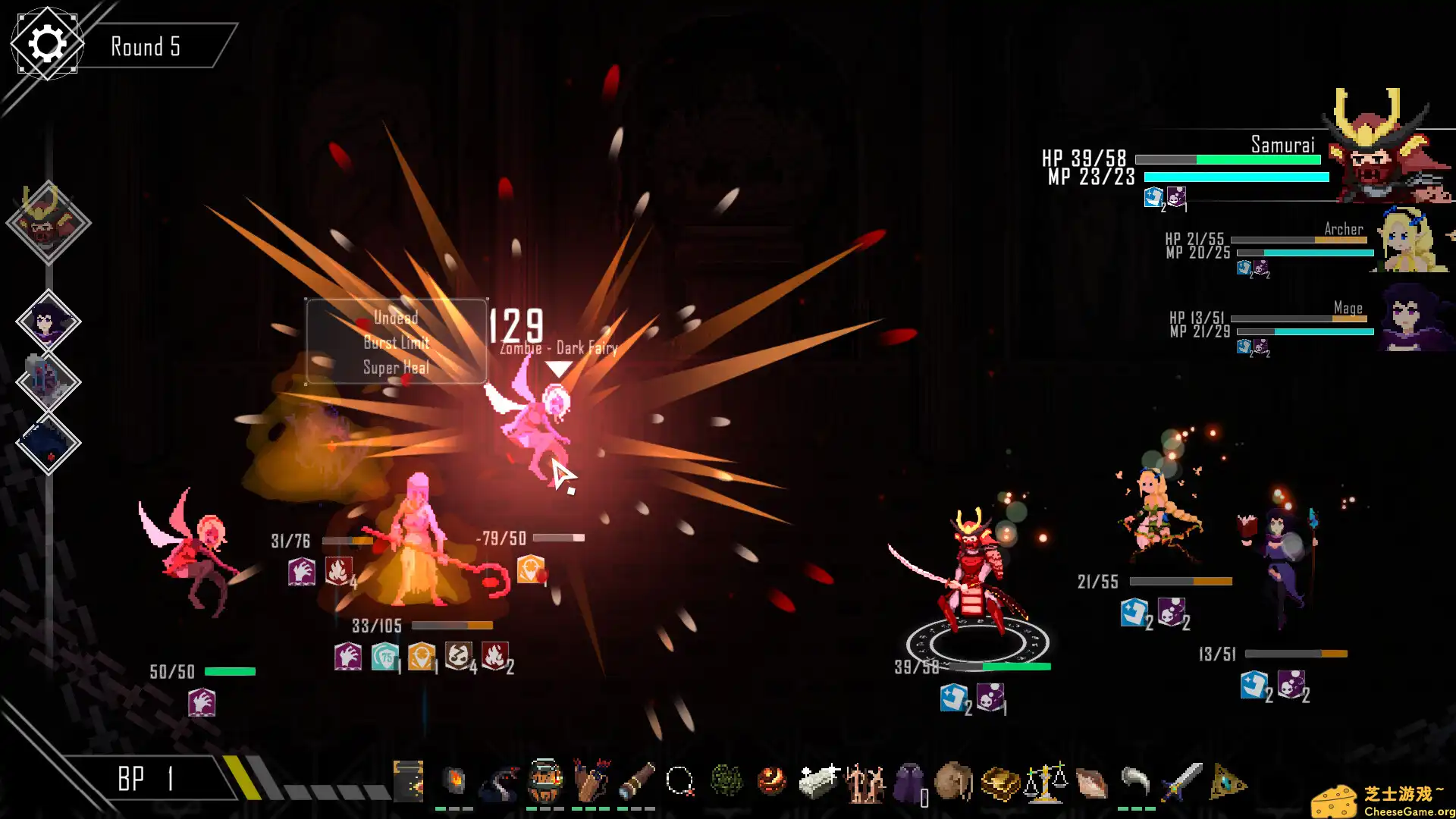
Task: Open the settings gear menu
Action: pos(47,43)
